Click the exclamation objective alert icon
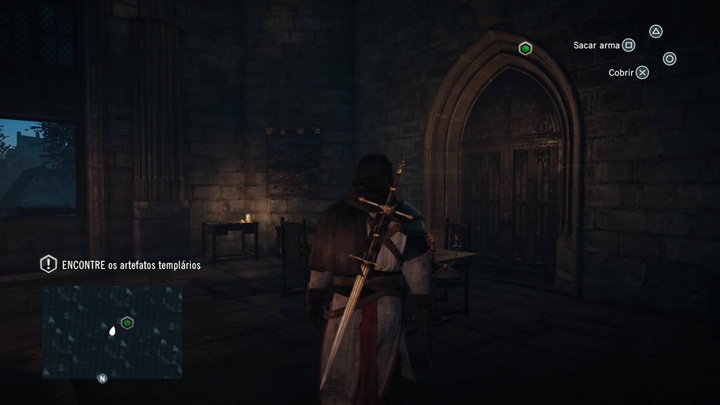Viewport: 720px width, 405px height. (x=47, y=264)
